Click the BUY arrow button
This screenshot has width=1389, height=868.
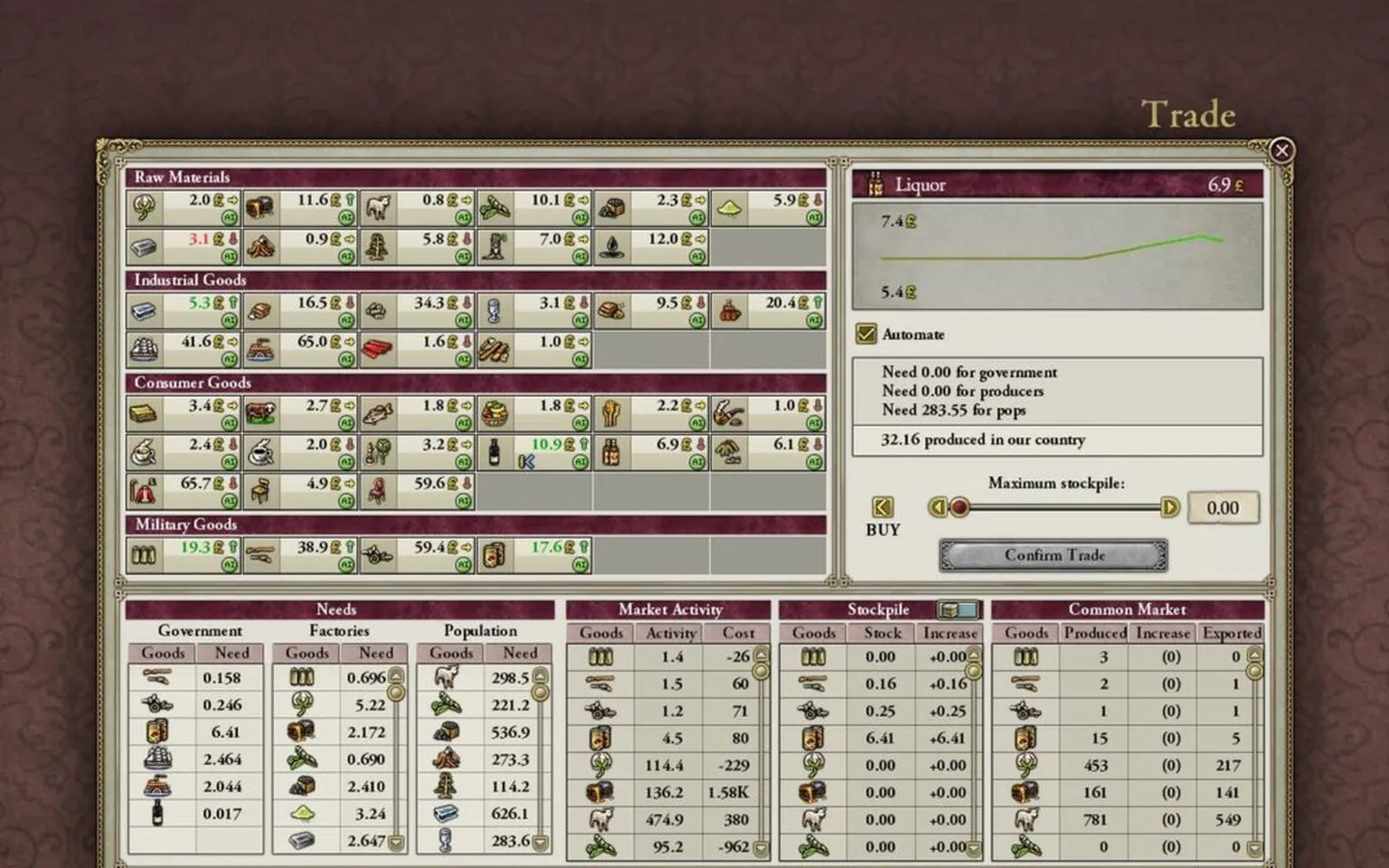point(882,506)
